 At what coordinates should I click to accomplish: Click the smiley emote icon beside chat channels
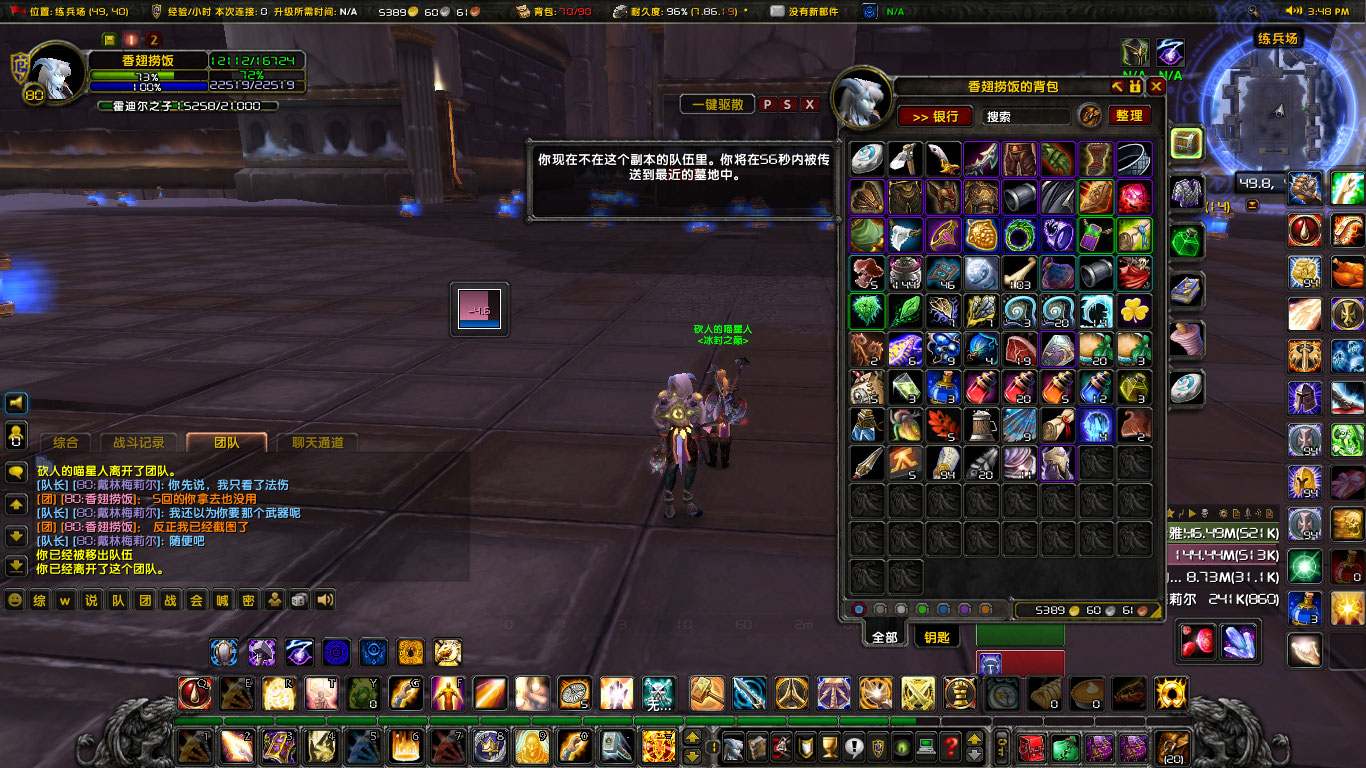tap(13, 601)
